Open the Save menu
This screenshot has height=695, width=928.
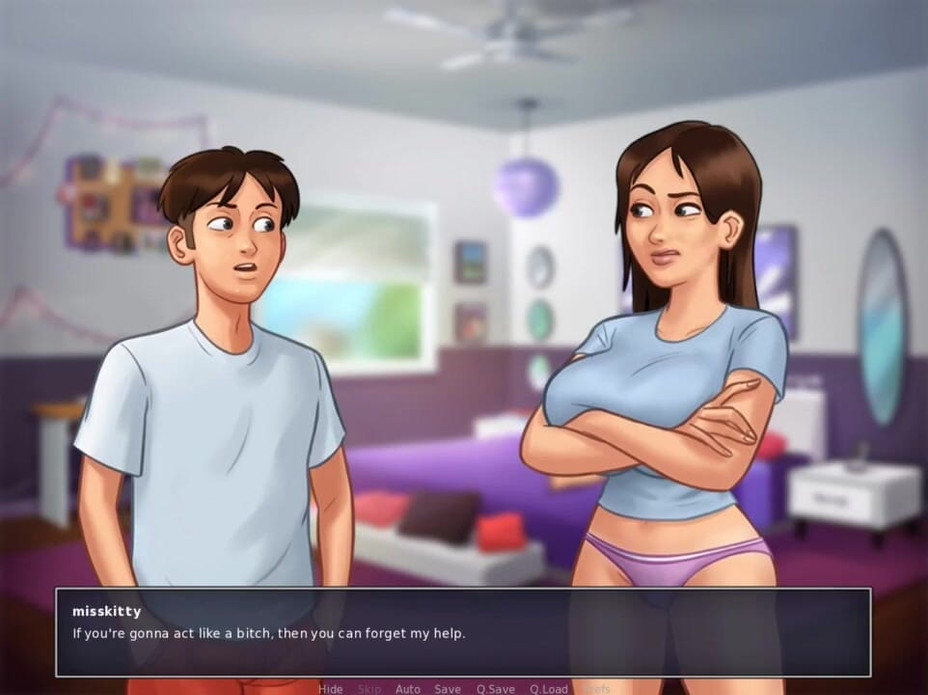tap(447, 689)
